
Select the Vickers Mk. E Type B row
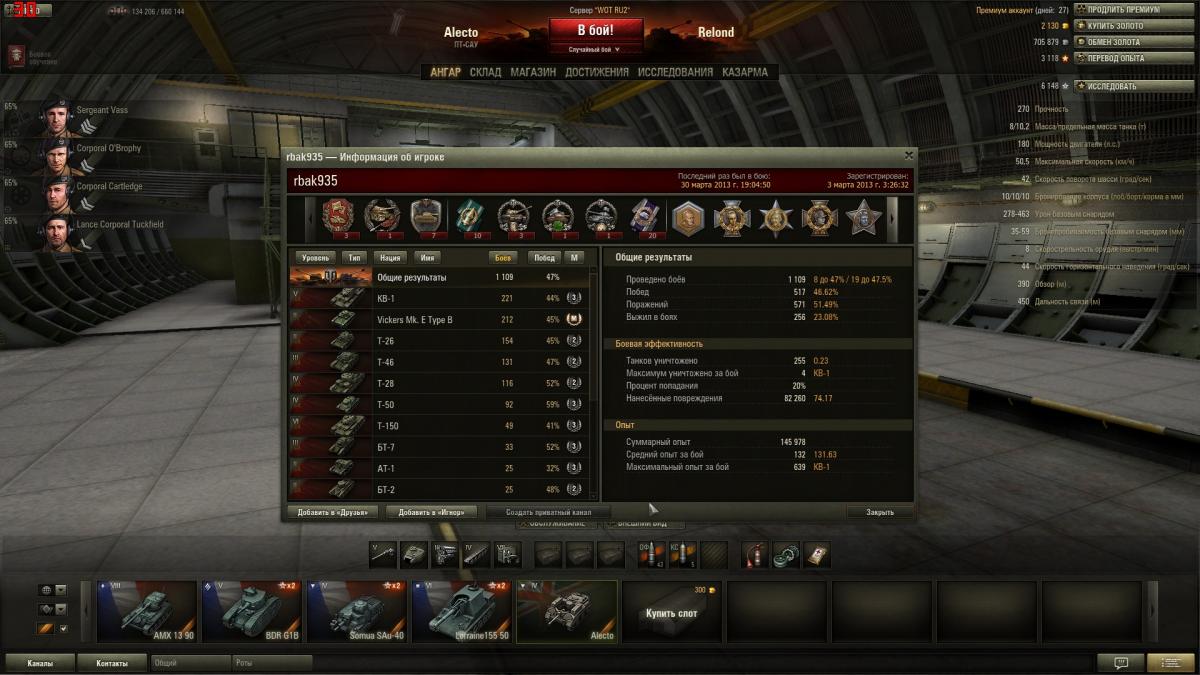(440, 320)
